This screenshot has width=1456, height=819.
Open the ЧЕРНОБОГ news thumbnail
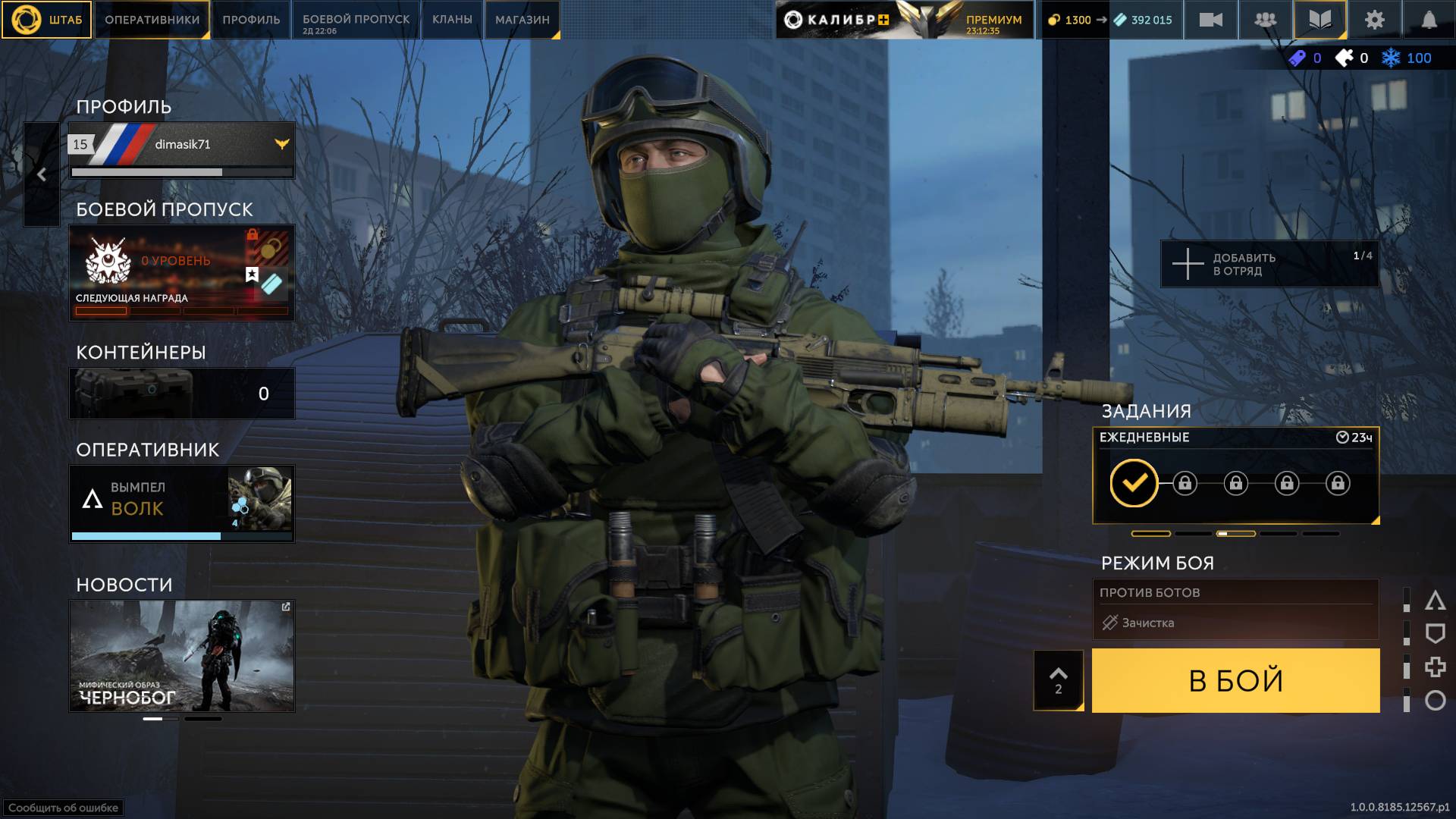pos(182,656)
